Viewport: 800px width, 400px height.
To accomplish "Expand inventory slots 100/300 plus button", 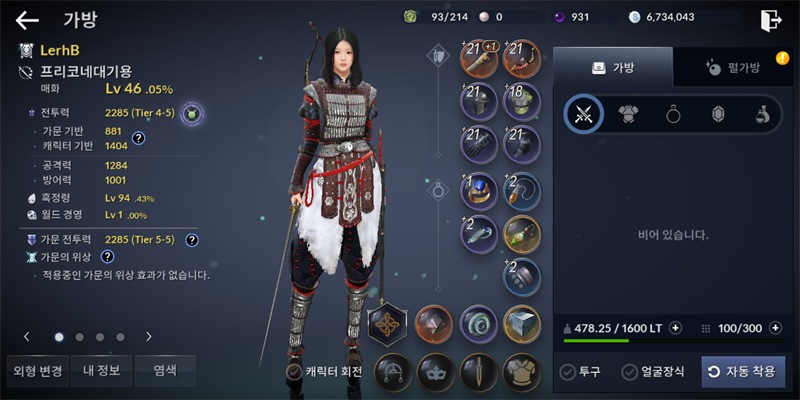I will 778,328.
